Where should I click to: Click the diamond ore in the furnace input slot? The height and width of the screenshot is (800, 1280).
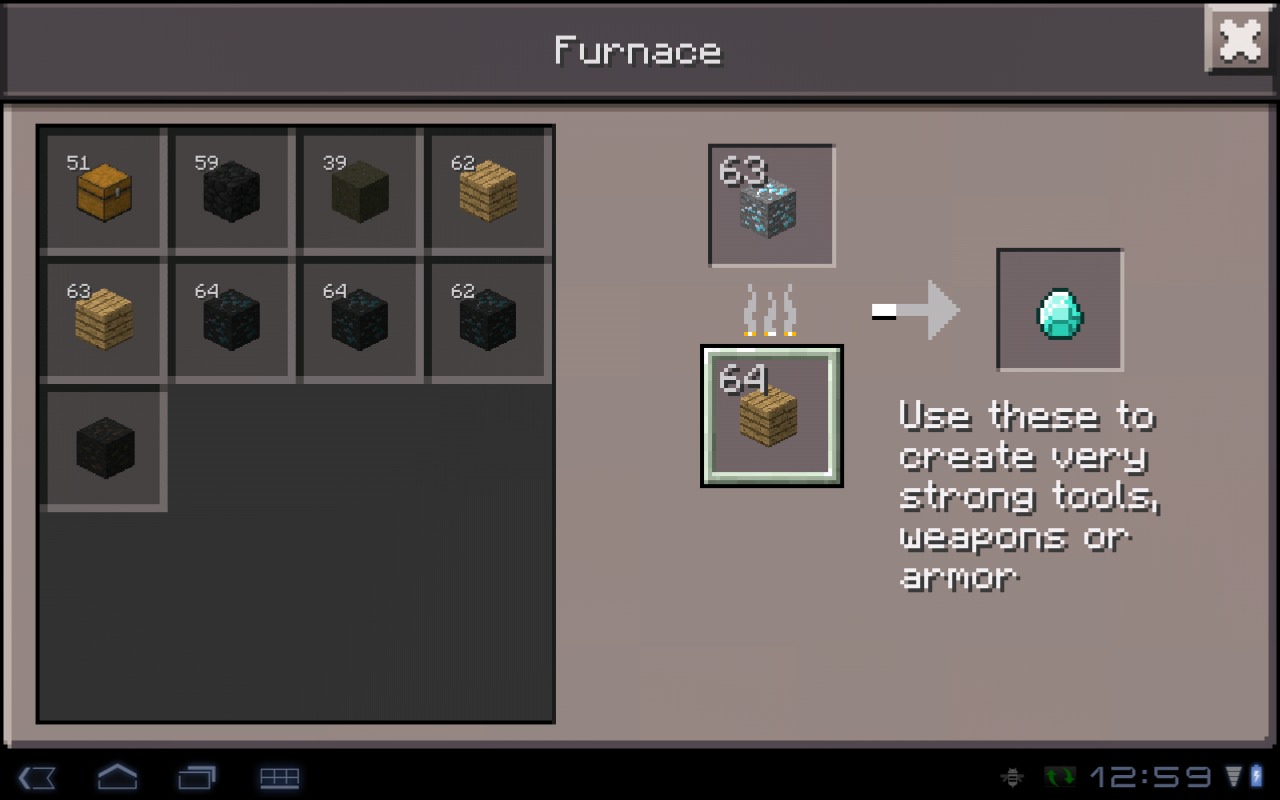pyautogui.click(x=771, y=205)
